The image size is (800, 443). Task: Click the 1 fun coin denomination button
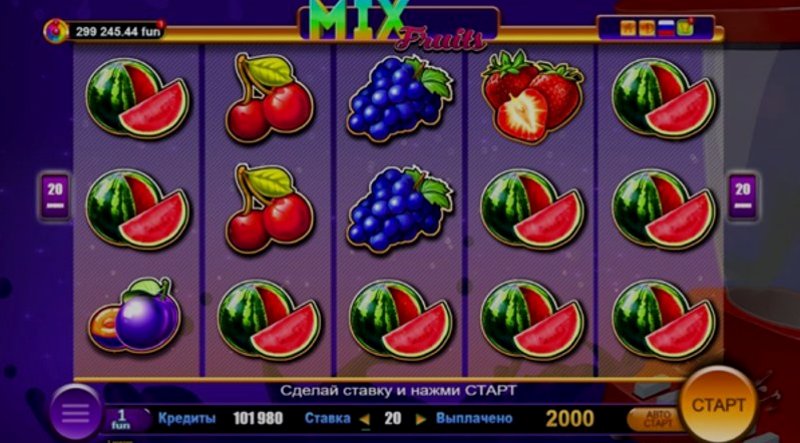point(121,418)
